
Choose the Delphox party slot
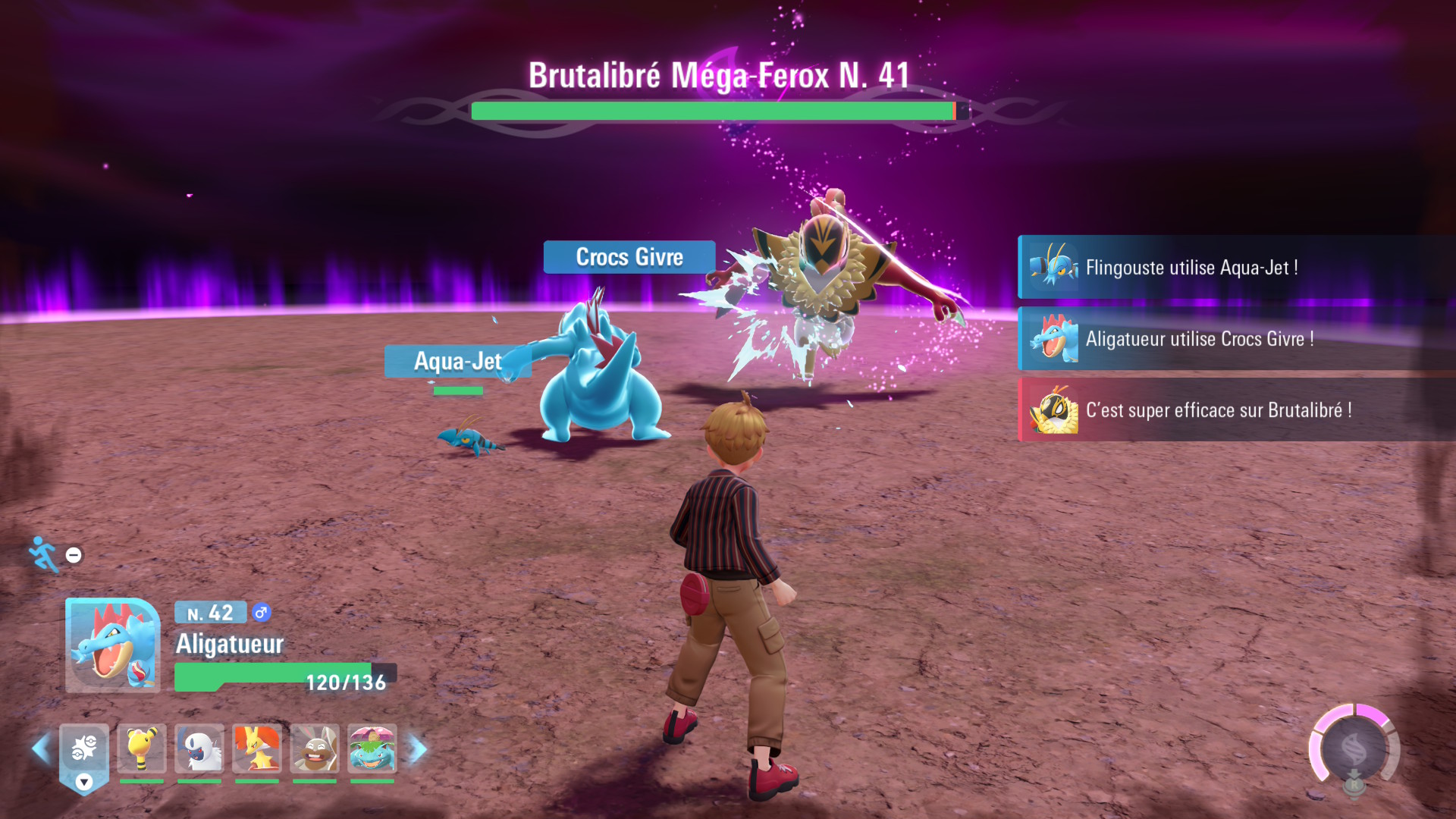tap(257, 748)
